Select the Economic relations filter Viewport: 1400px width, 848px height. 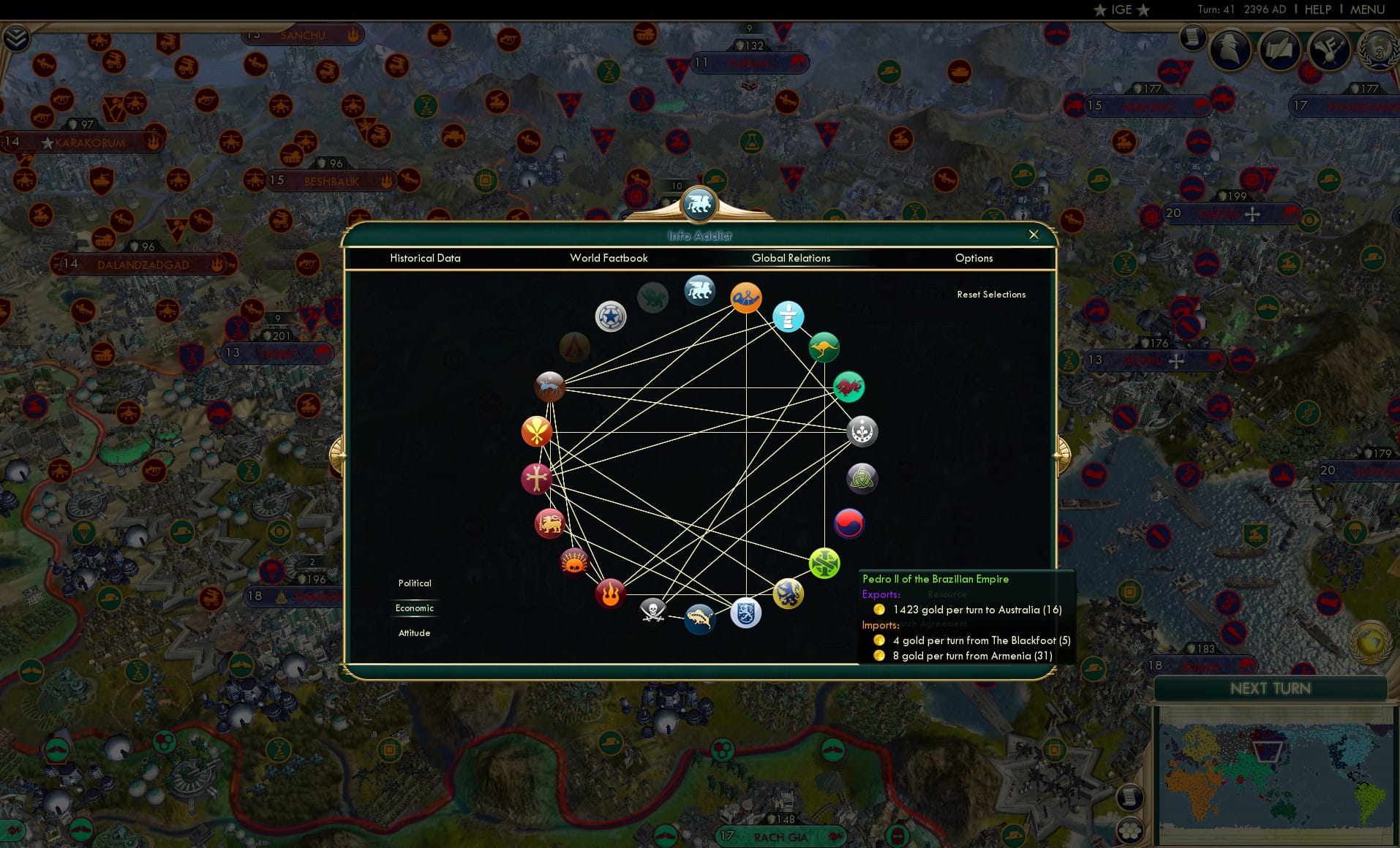coord(414,607)
